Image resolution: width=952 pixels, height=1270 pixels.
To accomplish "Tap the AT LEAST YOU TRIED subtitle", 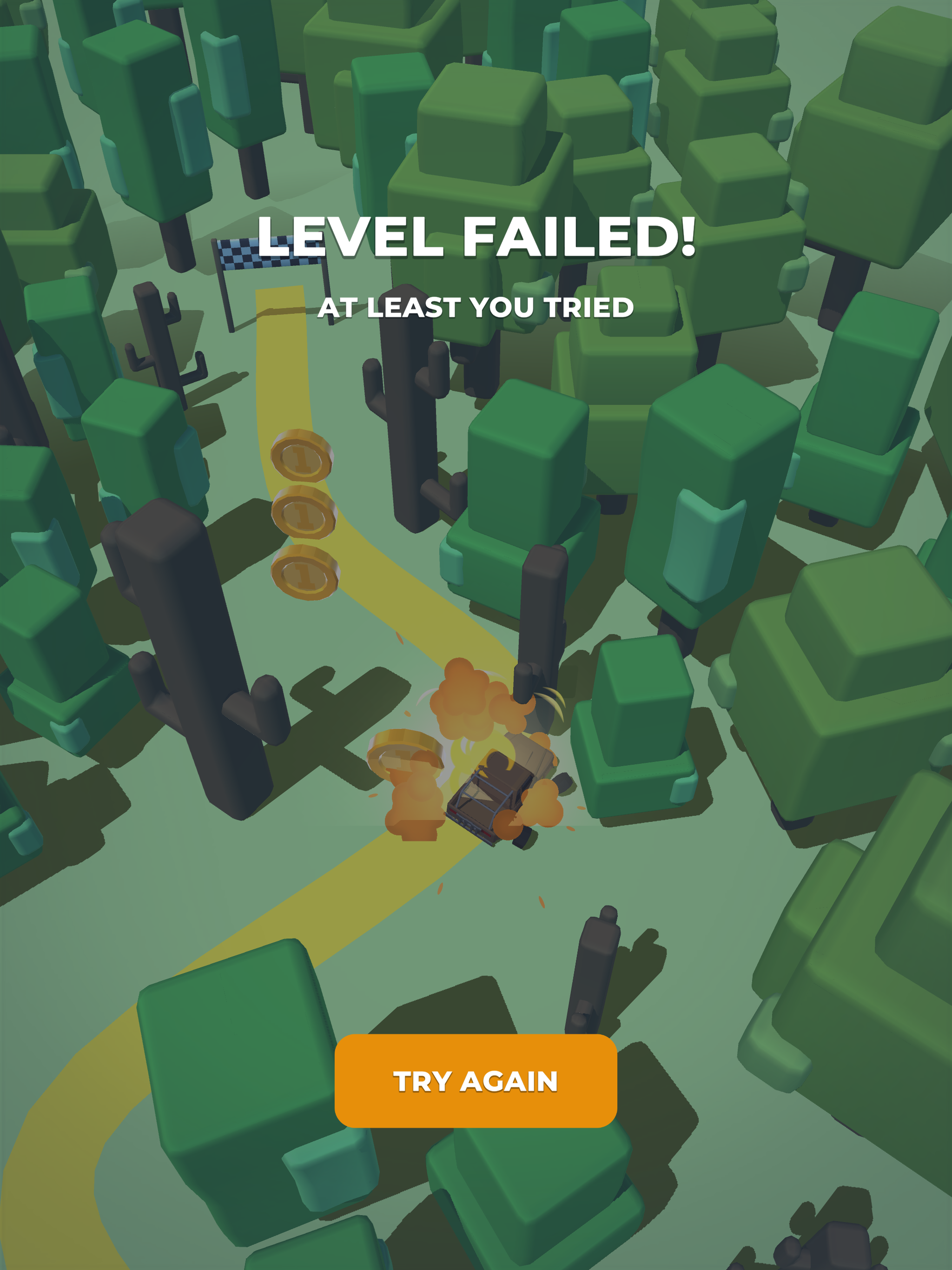I will (x=476, y=307).
